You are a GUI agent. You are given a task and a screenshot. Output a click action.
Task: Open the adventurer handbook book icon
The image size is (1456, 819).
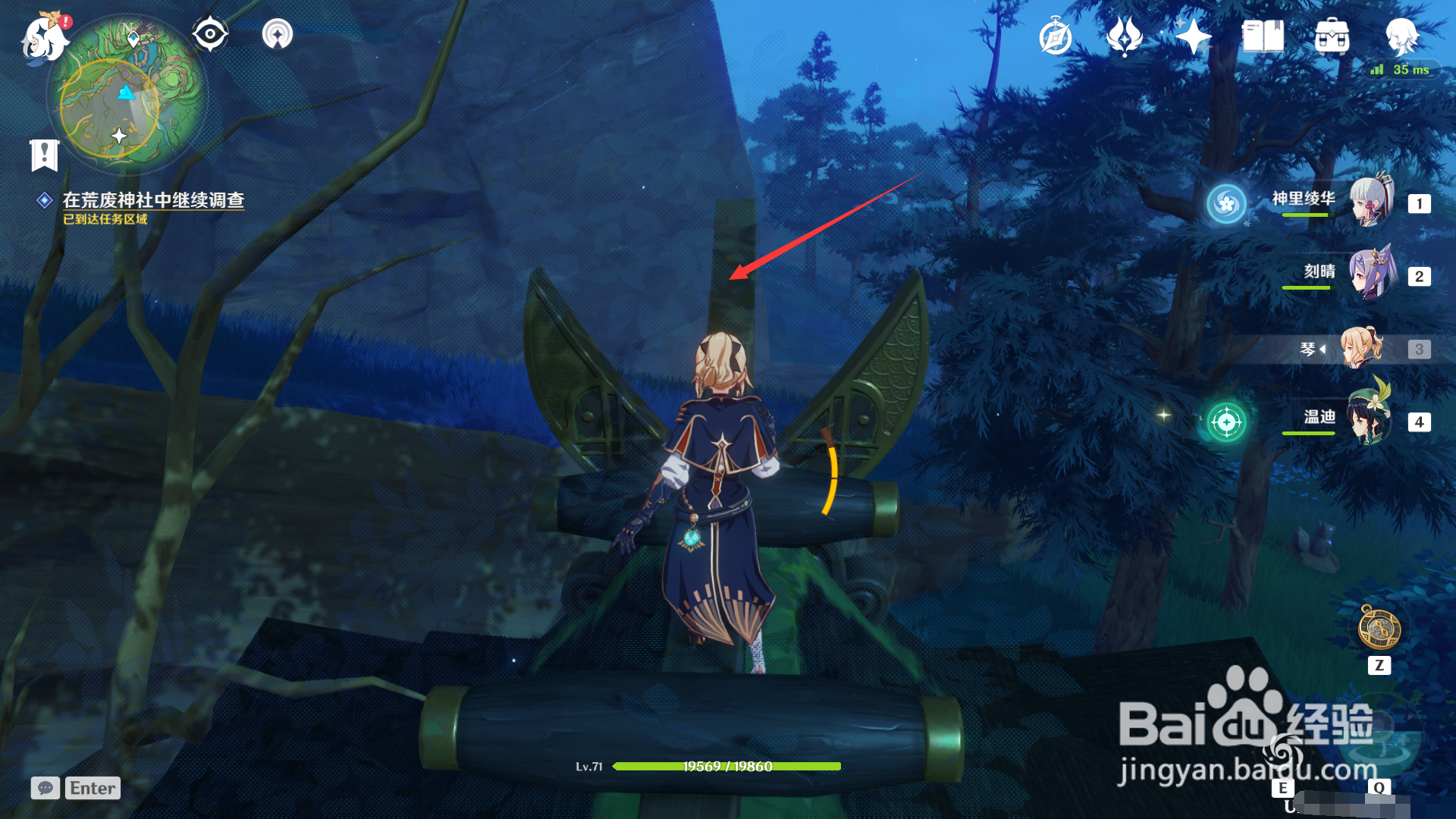click(1263, 36)
